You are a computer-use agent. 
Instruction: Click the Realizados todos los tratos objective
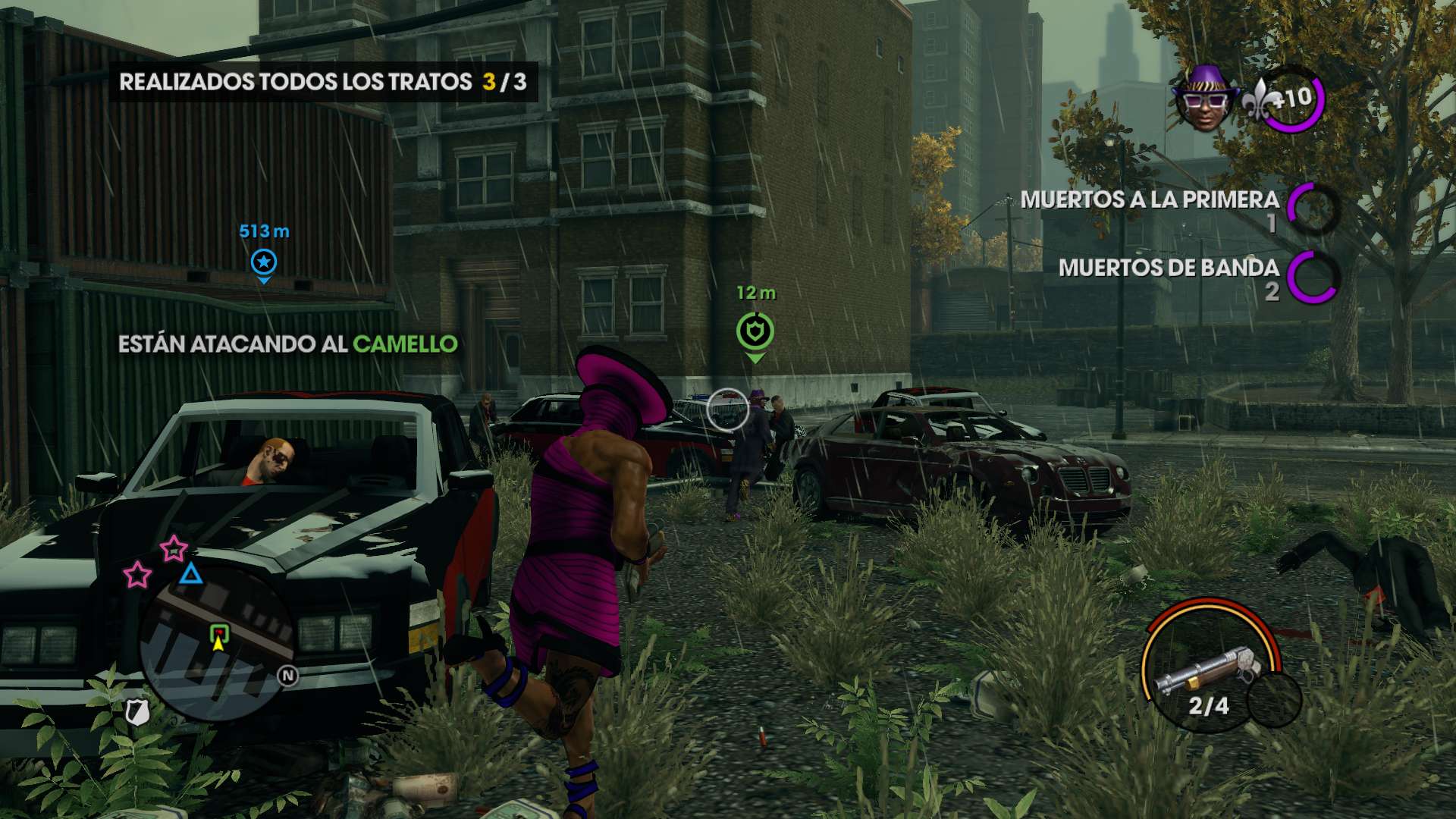[x=323, y=82]
